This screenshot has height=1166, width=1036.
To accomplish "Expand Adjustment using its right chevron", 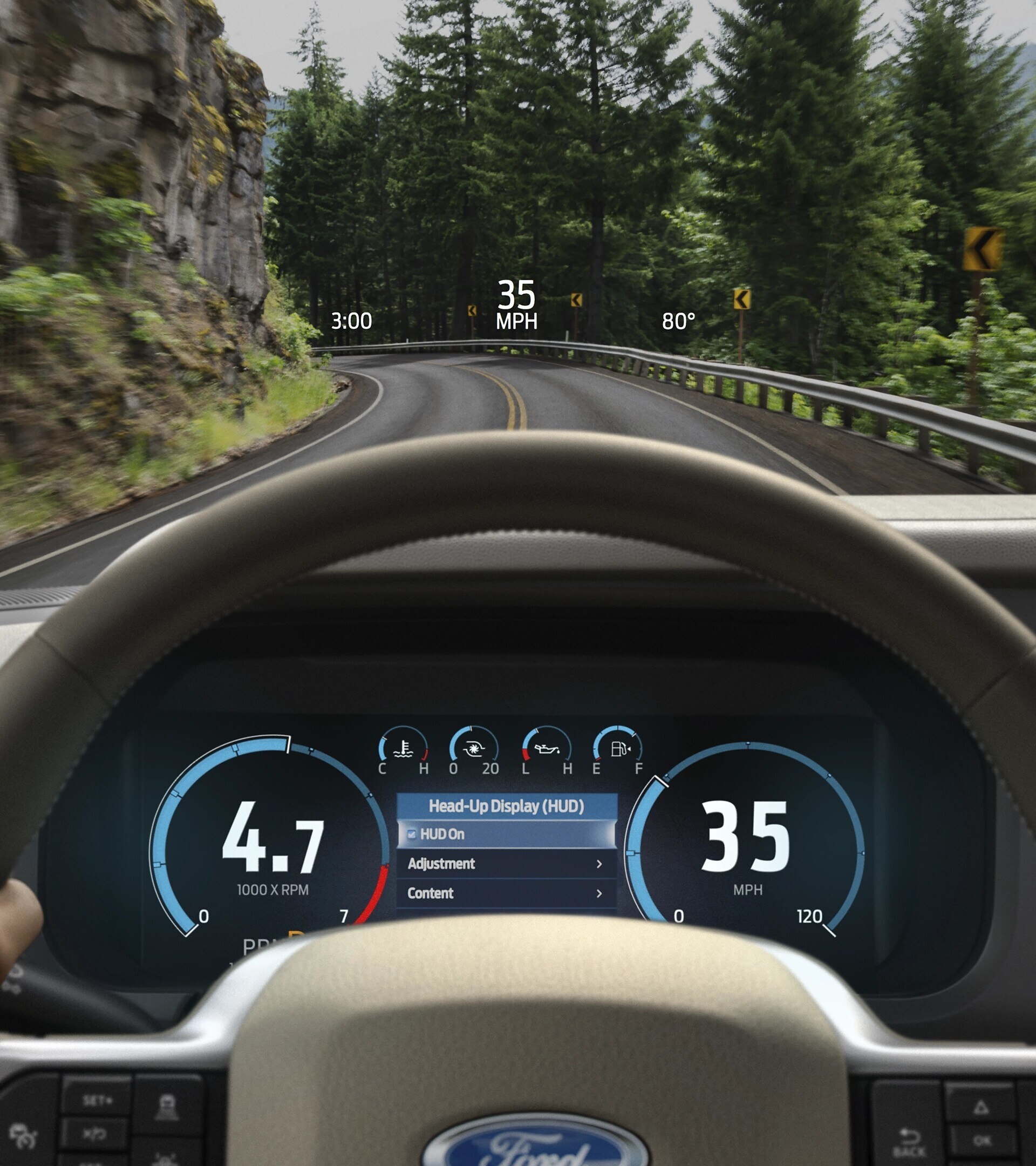I will tap(599, 865).
